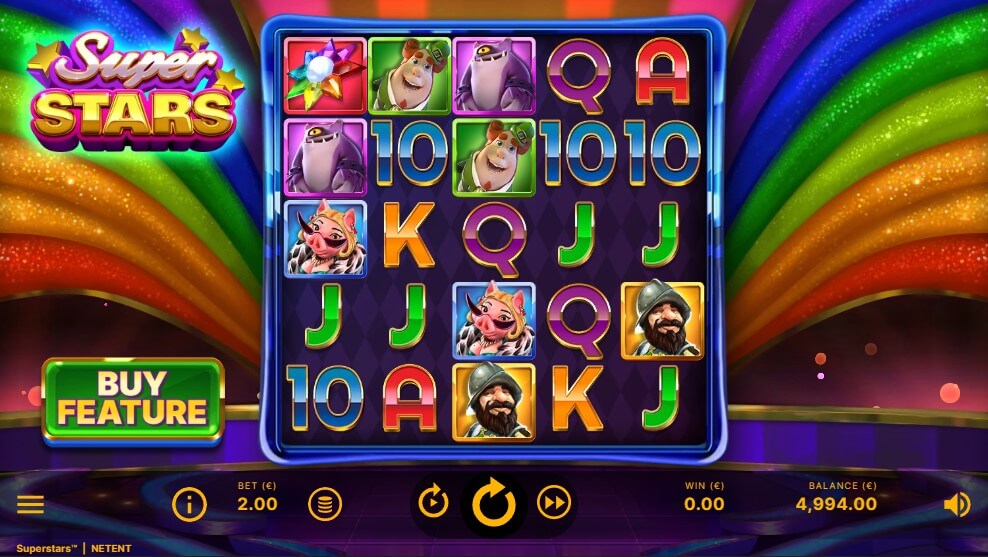Toggle the fast-forward quick spin

point(554,503)
